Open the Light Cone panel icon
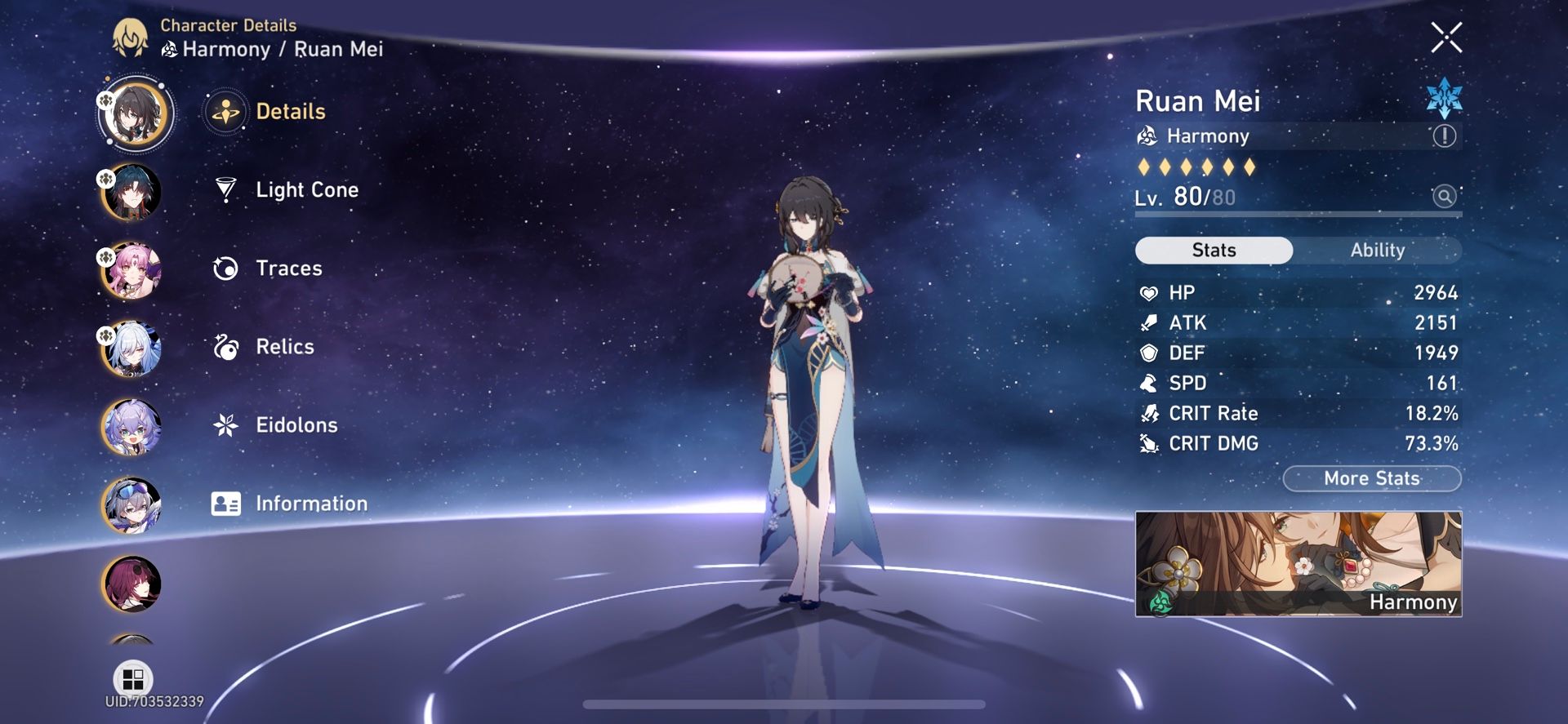1568x724 pixels. (x=225, y=189)
